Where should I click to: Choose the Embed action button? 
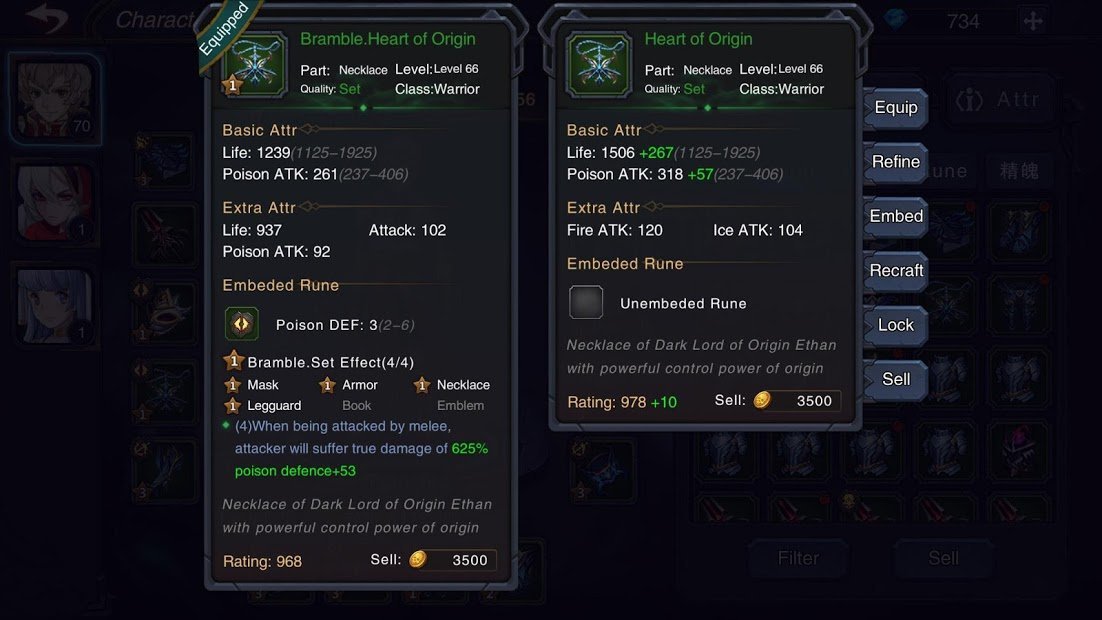click(x=895, y=216)
